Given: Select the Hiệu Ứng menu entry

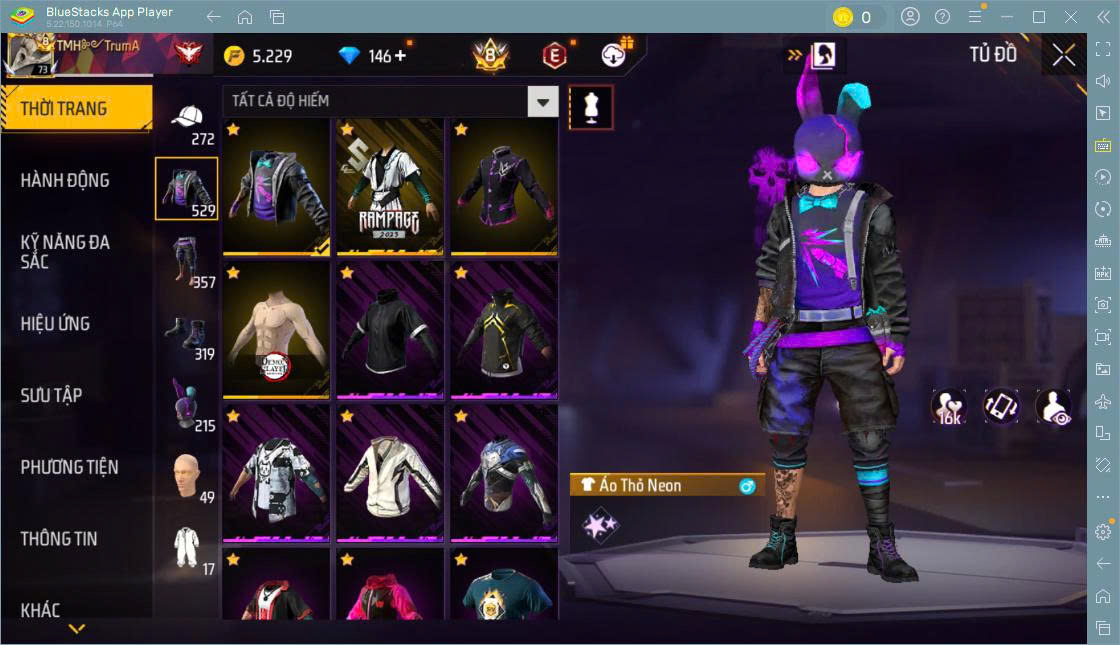Looking at the screenshot, I should pos(55,323).
